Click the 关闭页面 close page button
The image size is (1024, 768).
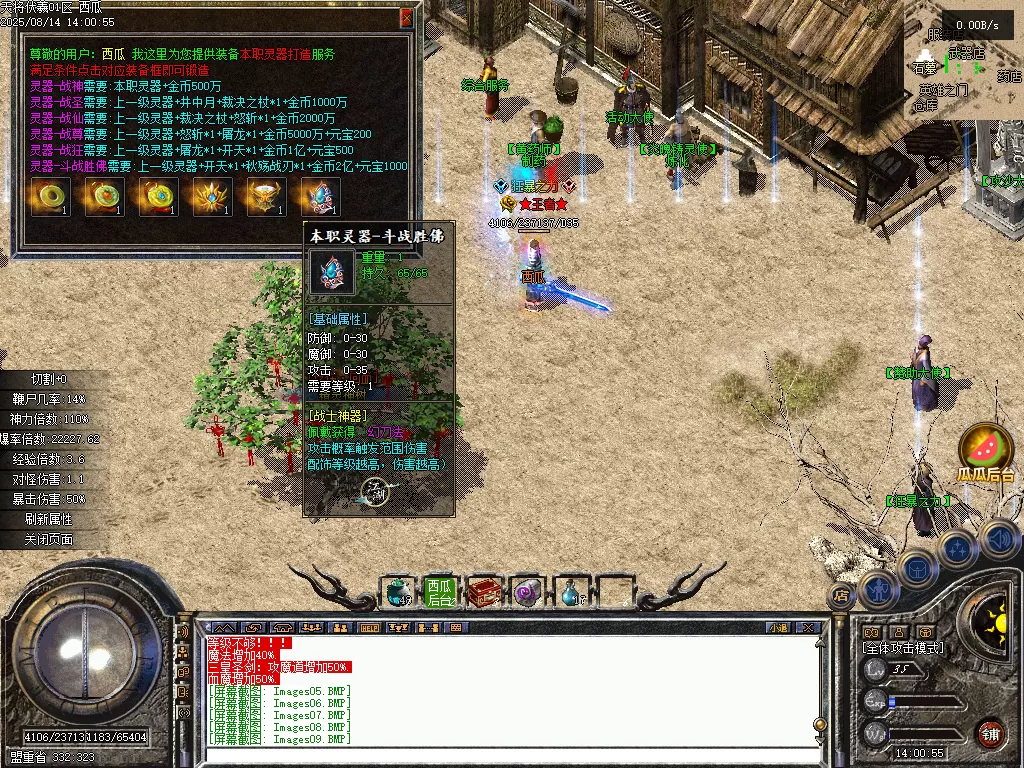click(x=49, y=539)
